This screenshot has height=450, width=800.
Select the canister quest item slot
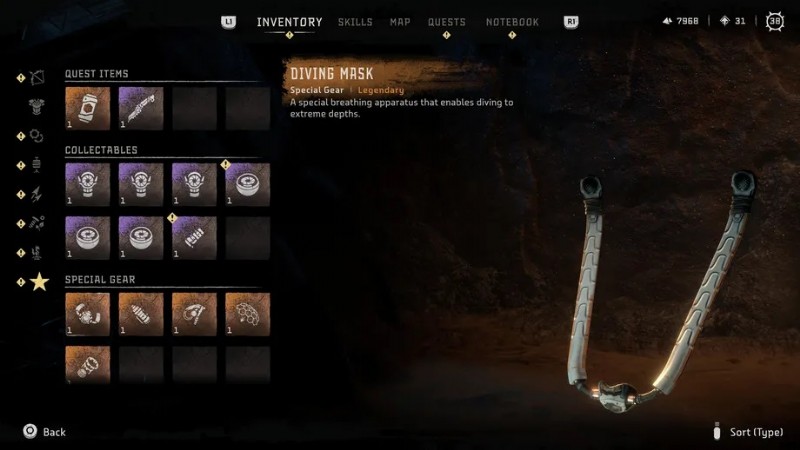(88, 108)
